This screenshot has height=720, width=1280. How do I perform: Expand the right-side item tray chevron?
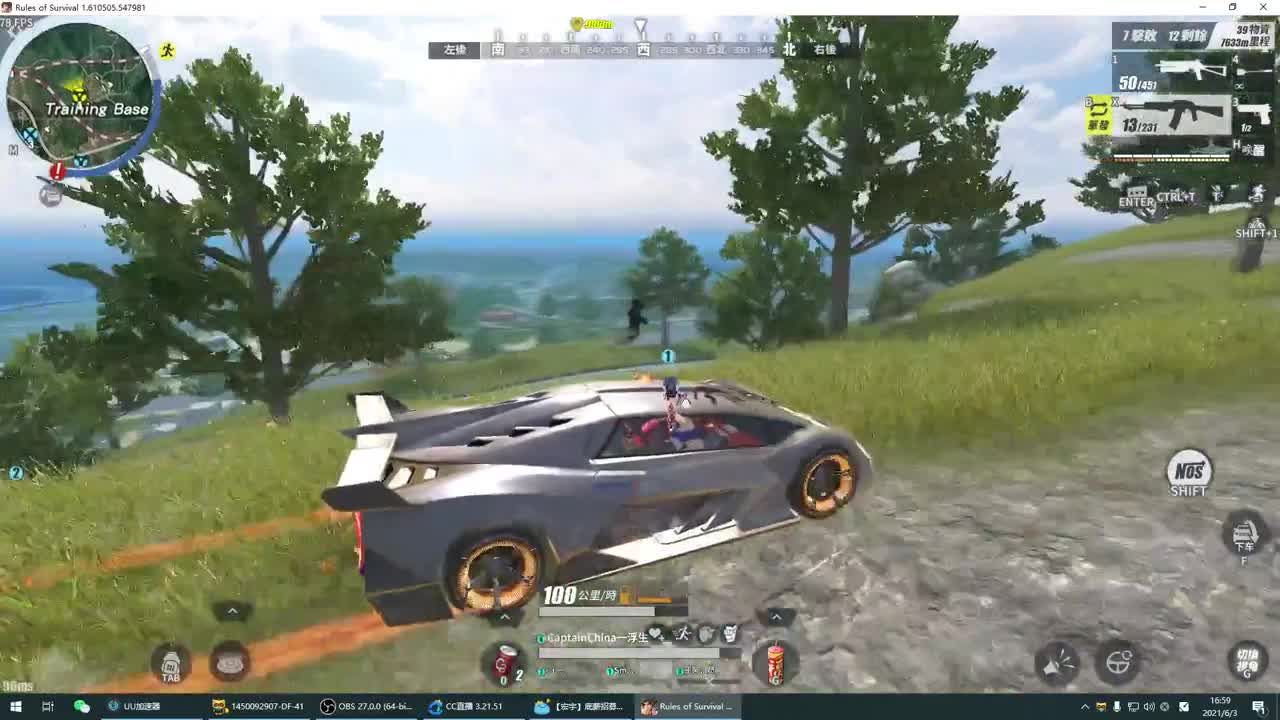click(775, 618)
